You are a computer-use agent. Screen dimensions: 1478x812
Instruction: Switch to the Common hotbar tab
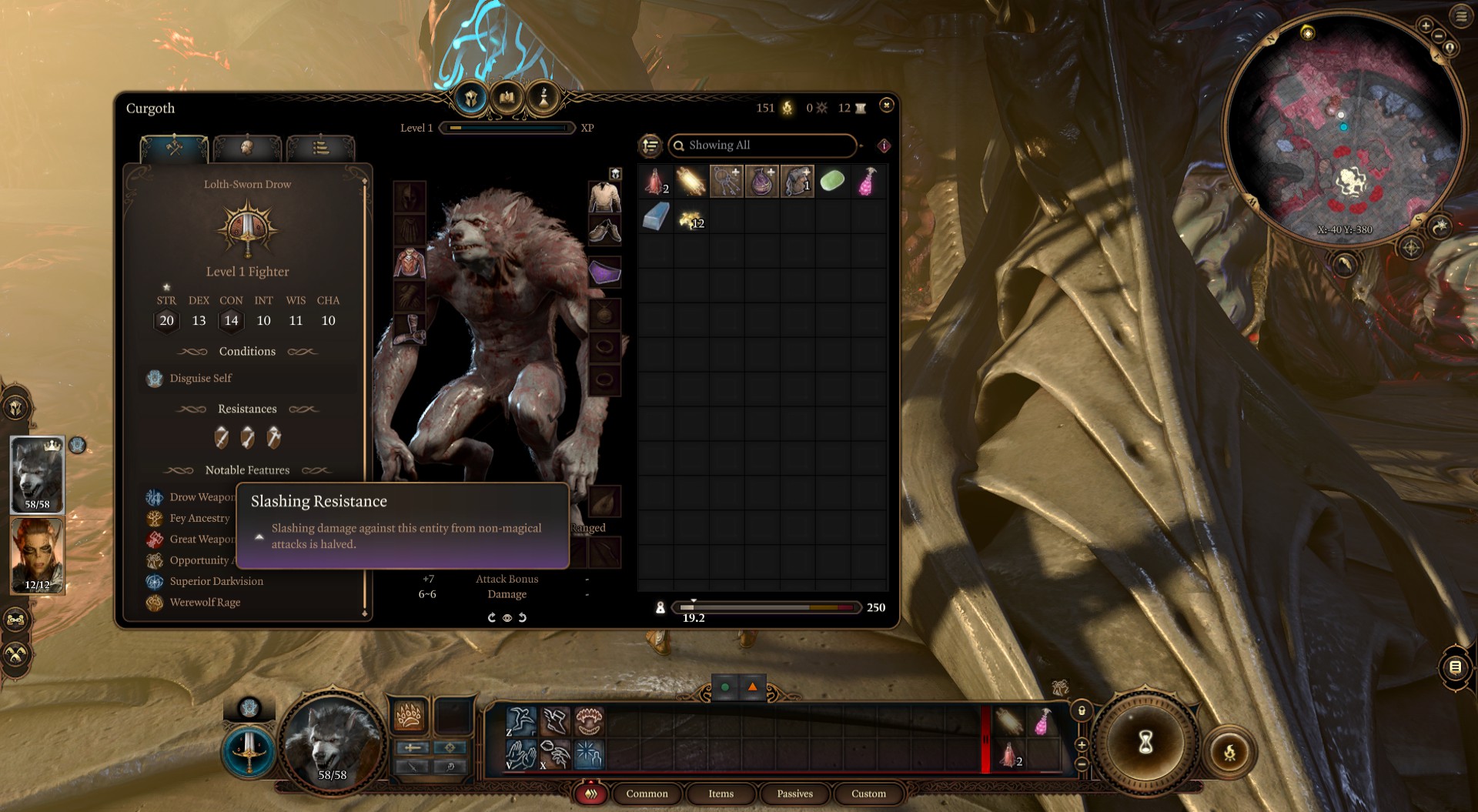coord(647,794)
